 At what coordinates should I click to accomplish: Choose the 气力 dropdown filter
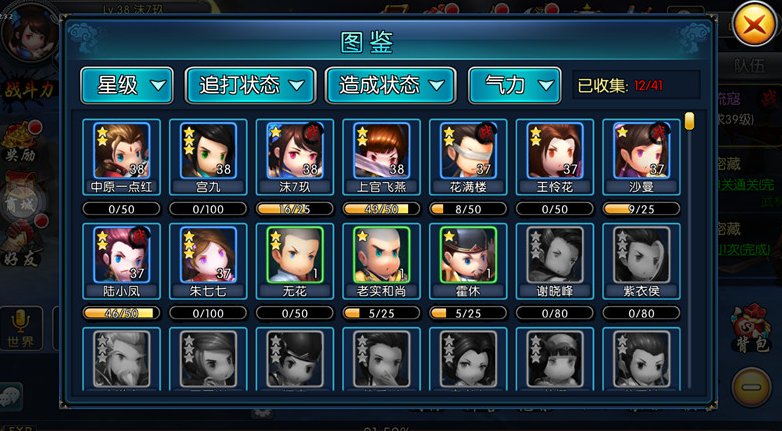coord(514,86)
